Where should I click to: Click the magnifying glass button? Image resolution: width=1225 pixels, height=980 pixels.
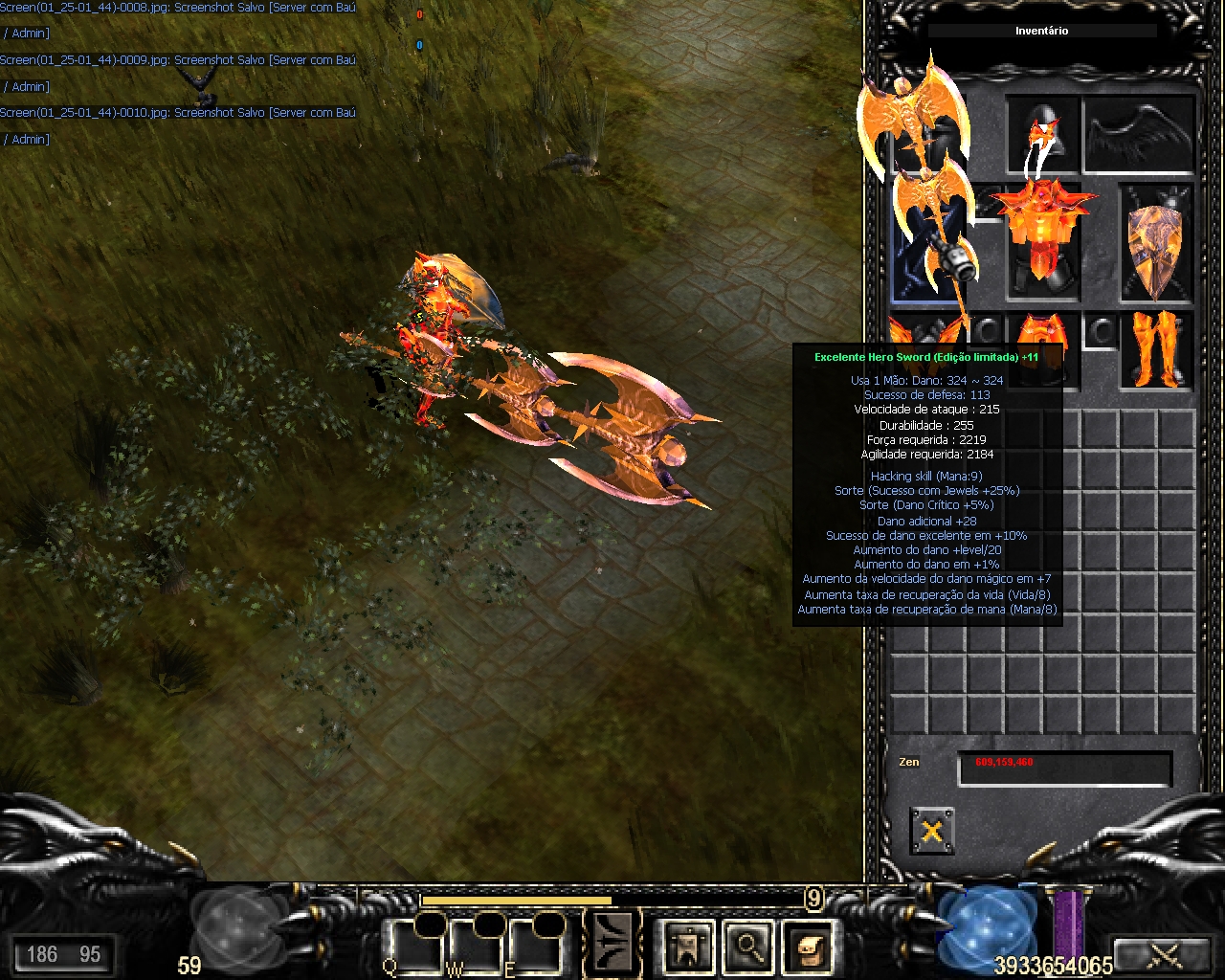[747, 947]
